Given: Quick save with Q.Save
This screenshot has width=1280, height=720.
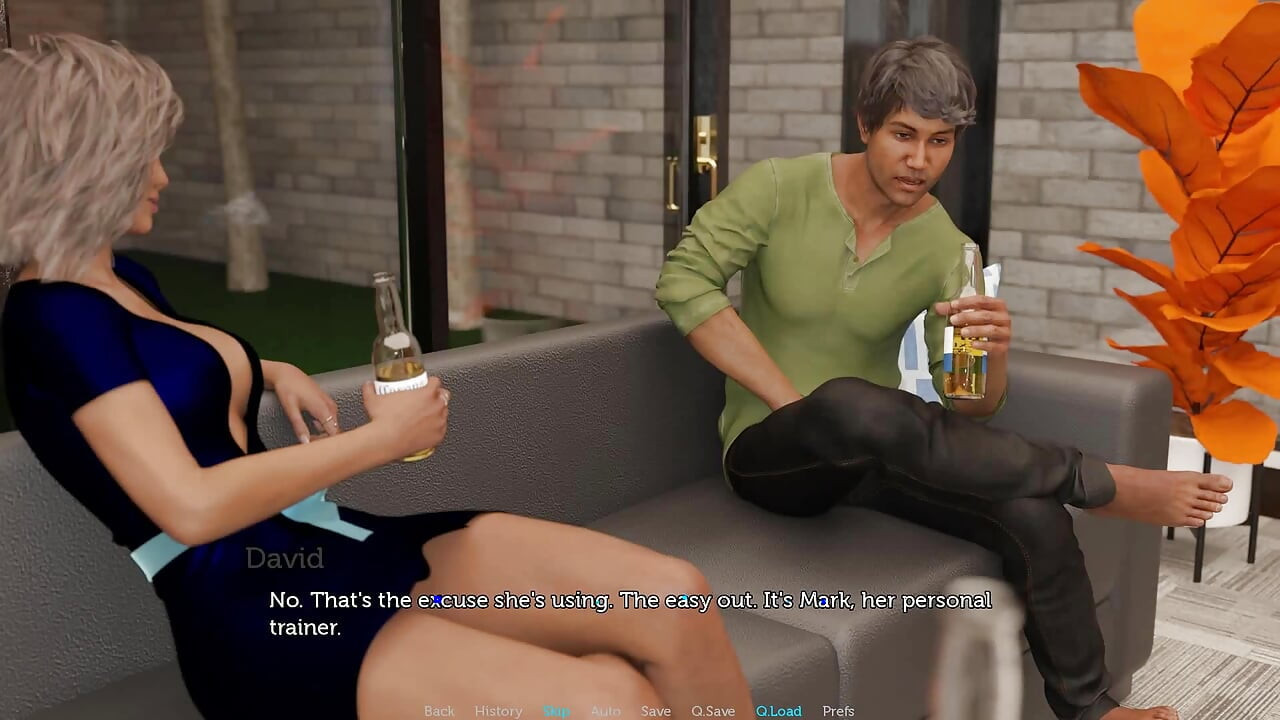Looking at the screenshot, I should (713, 711).
